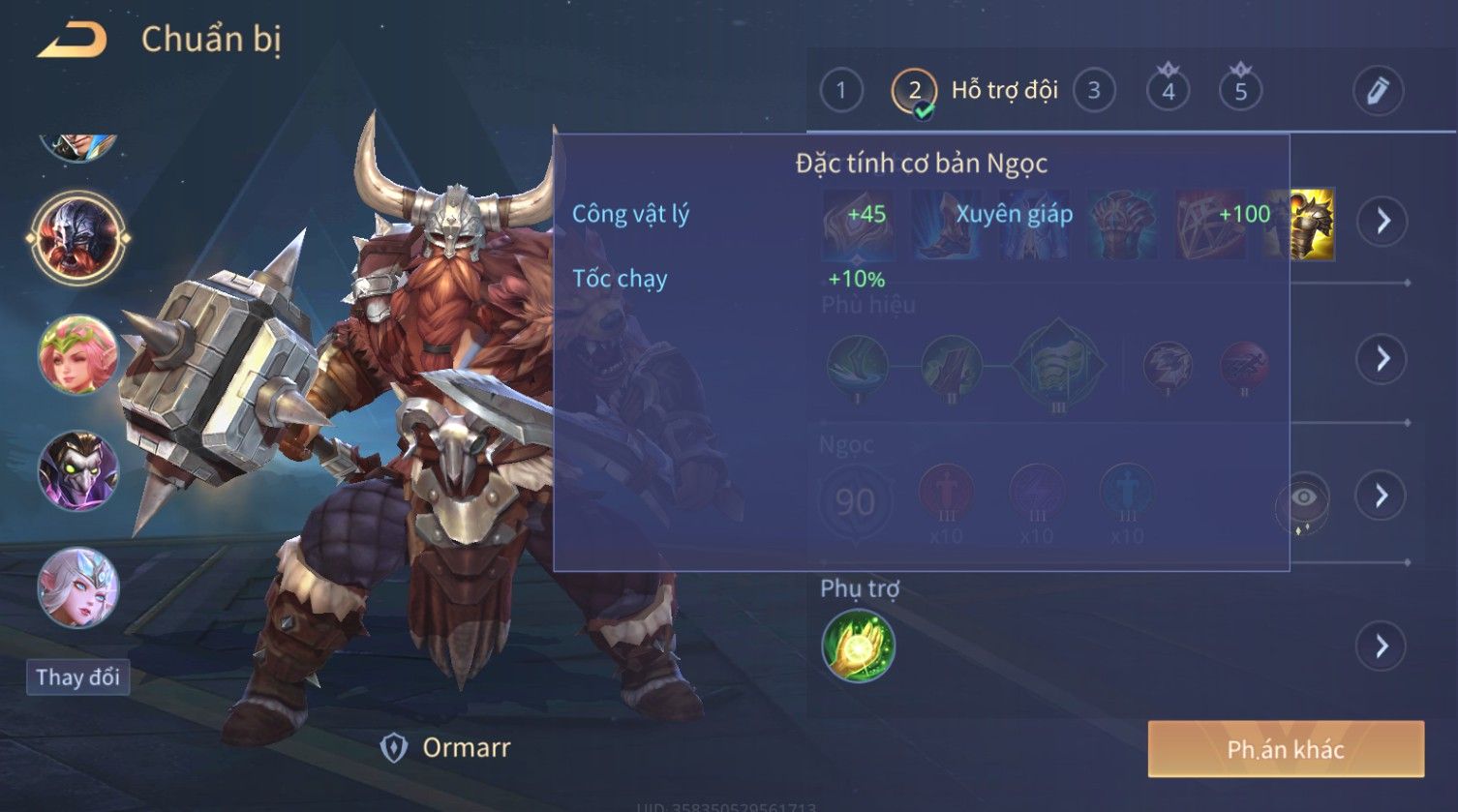Open the Ngọc arcana settings arrow
Image resolution: width=1458 pixels, height=812 pixels.
pos(1382,496)
